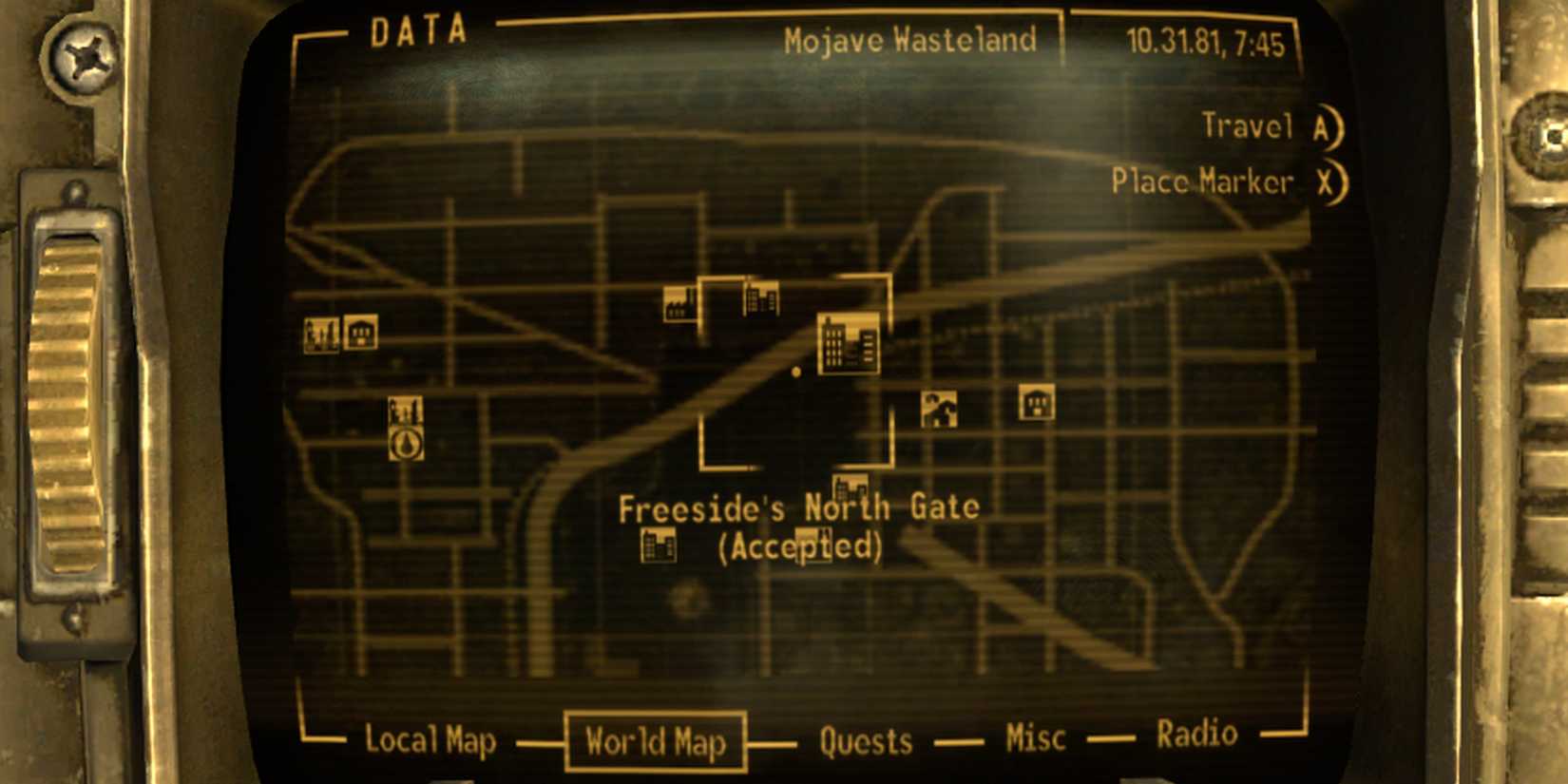This screenshot has width=1568, height=784.
Task: Open the Quests tab
Action: pos(866,740)
